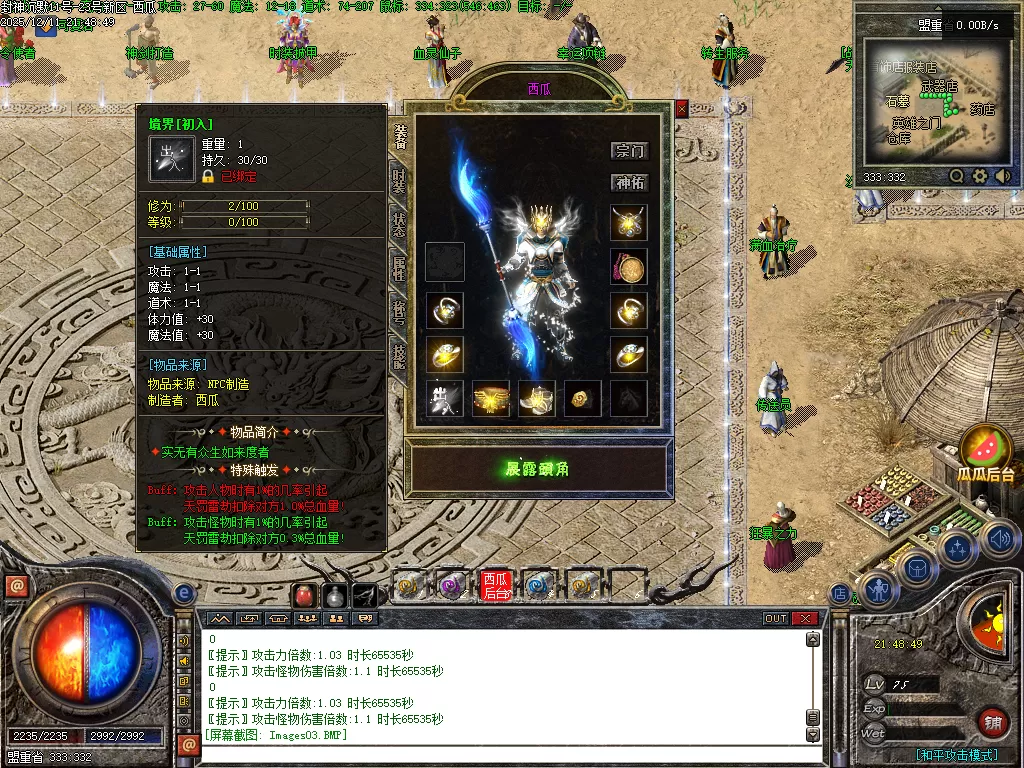This screenshot has width=1024, height=768.
Task: Show the 技能 skills tab
Action: pos(398,355)
